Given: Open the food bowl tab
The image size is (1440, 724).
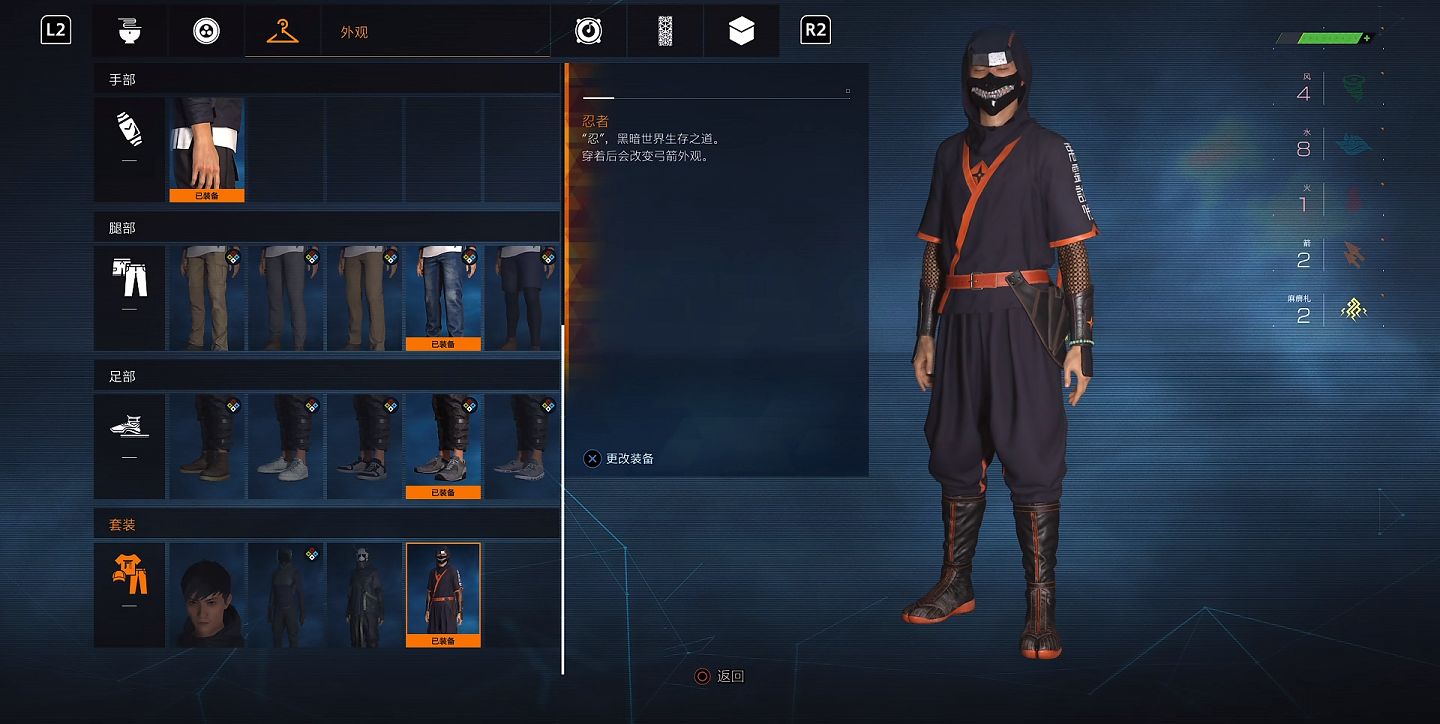Looking at the screenshot, I should coord(129,31).
